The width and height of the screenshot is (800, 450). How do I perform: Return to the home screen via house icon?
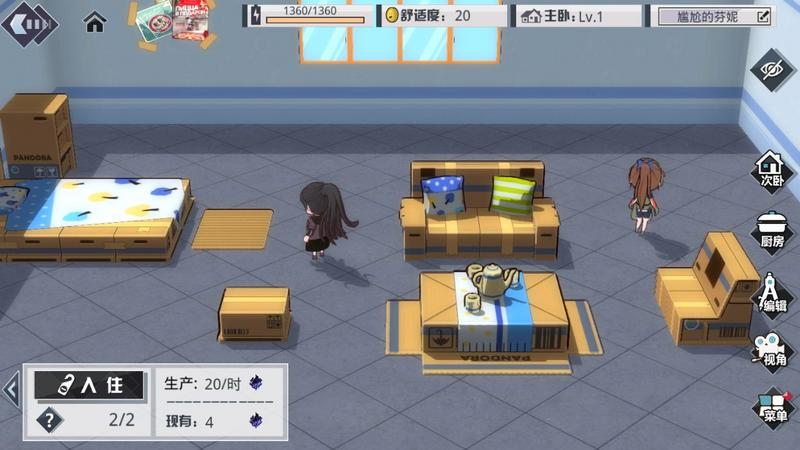click(95, 20)
